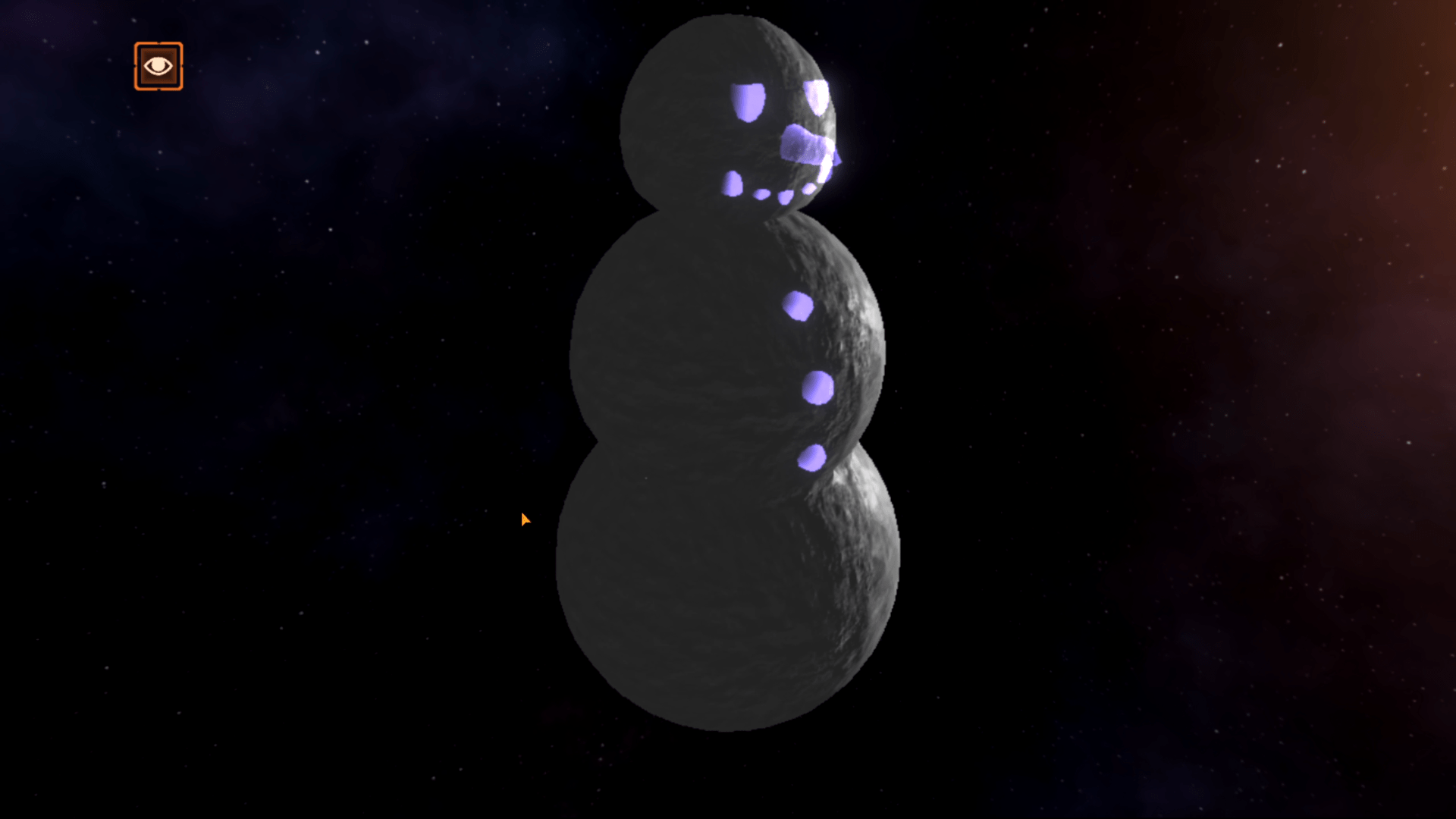Click the snowman's left purple eye
This screenshot has width=1456, height=819.
click(748, 101)
